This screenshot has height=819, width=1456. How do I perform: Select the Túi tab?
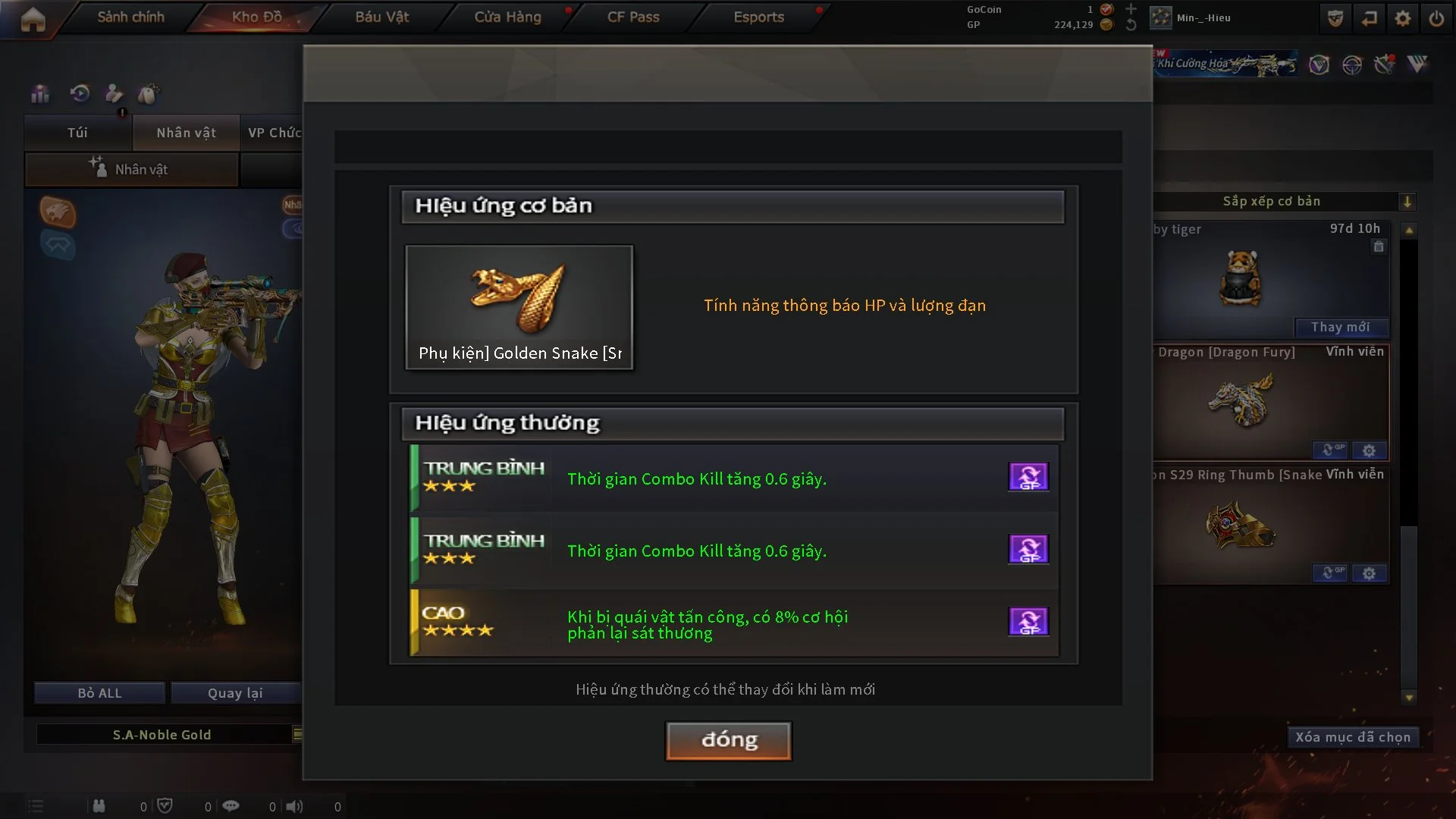point(77,133)
